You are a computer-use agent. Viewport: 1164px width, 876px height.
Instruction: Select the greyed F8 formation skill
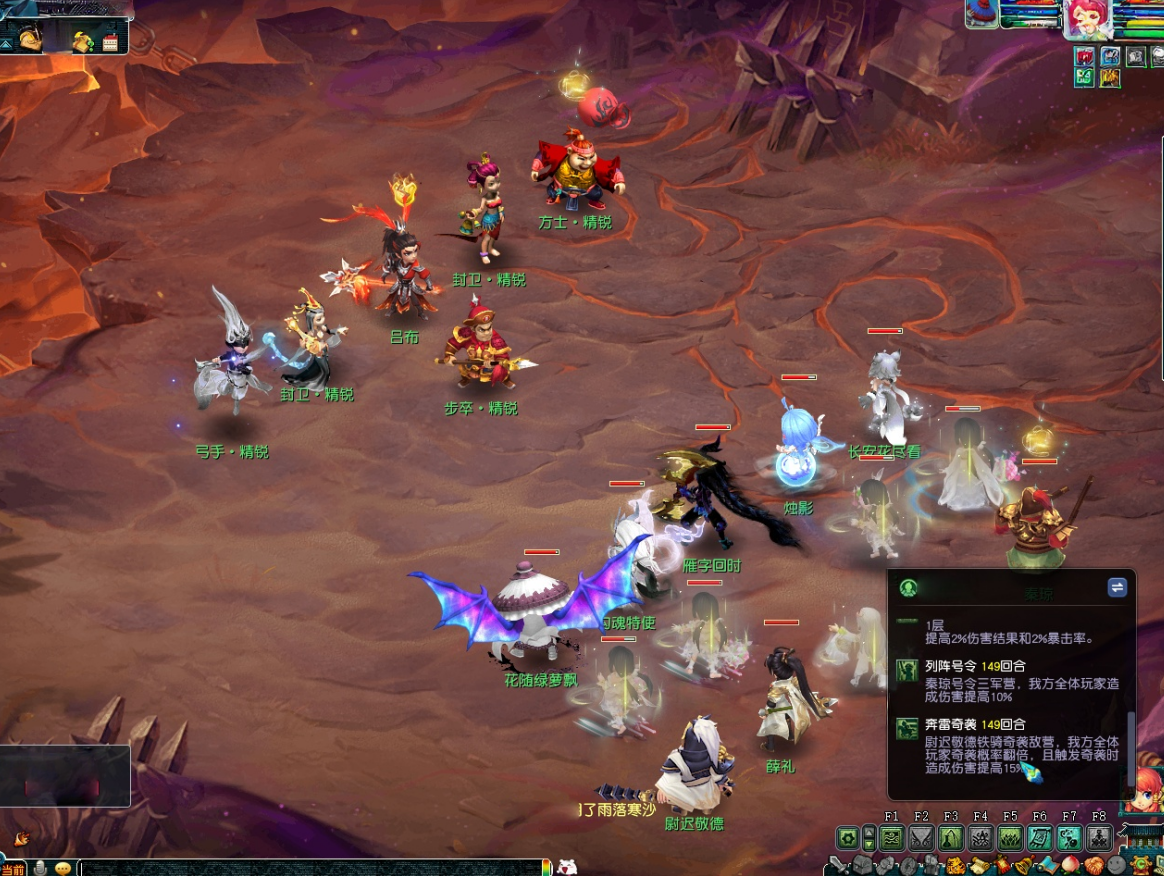(1098, 838)
